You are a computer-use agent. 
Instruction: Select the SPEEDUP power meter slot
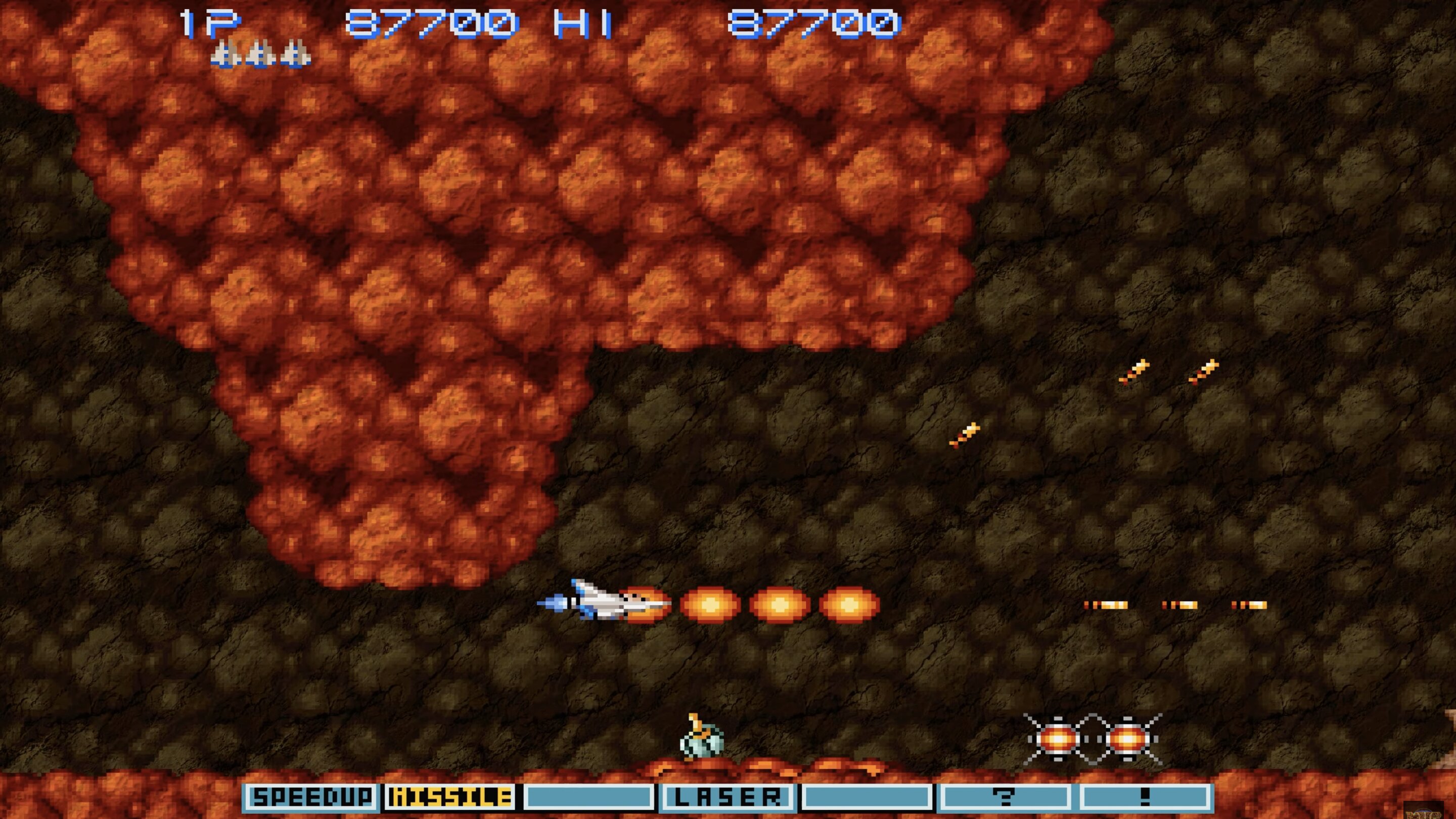[311, 798]
